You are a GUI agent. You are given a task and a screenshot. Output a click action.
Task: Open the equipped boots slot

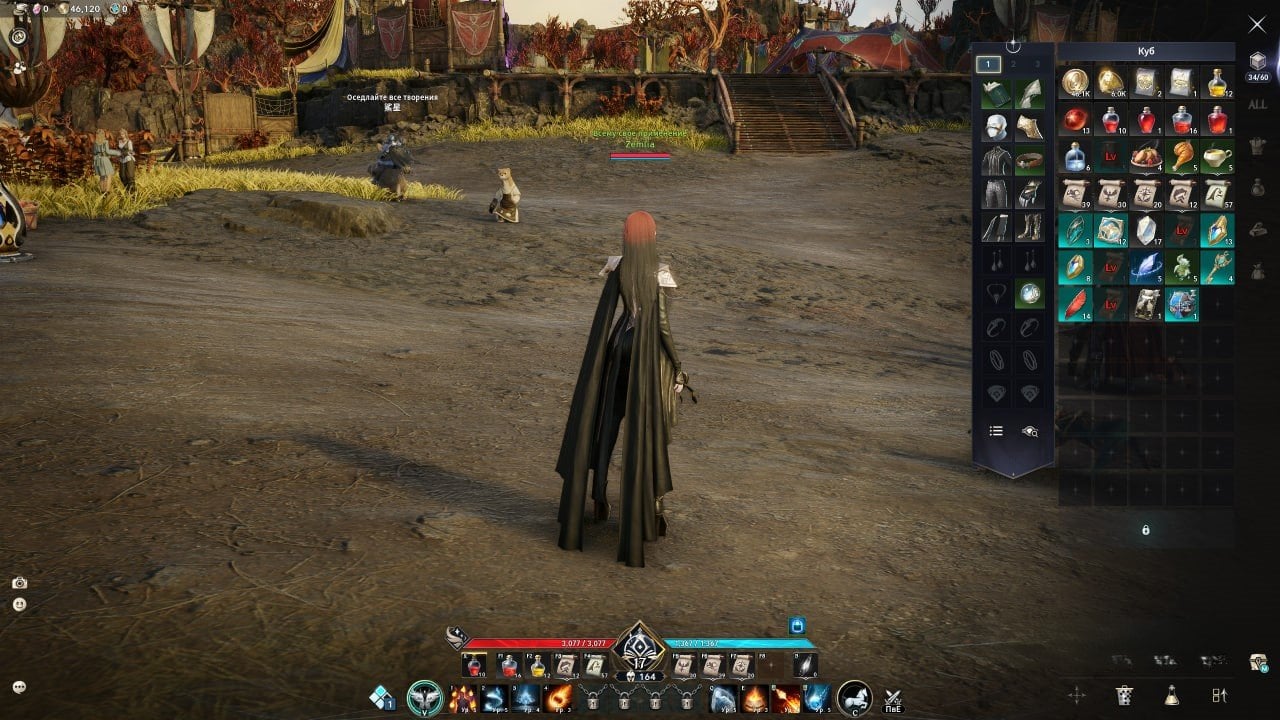coord(1030,228)
